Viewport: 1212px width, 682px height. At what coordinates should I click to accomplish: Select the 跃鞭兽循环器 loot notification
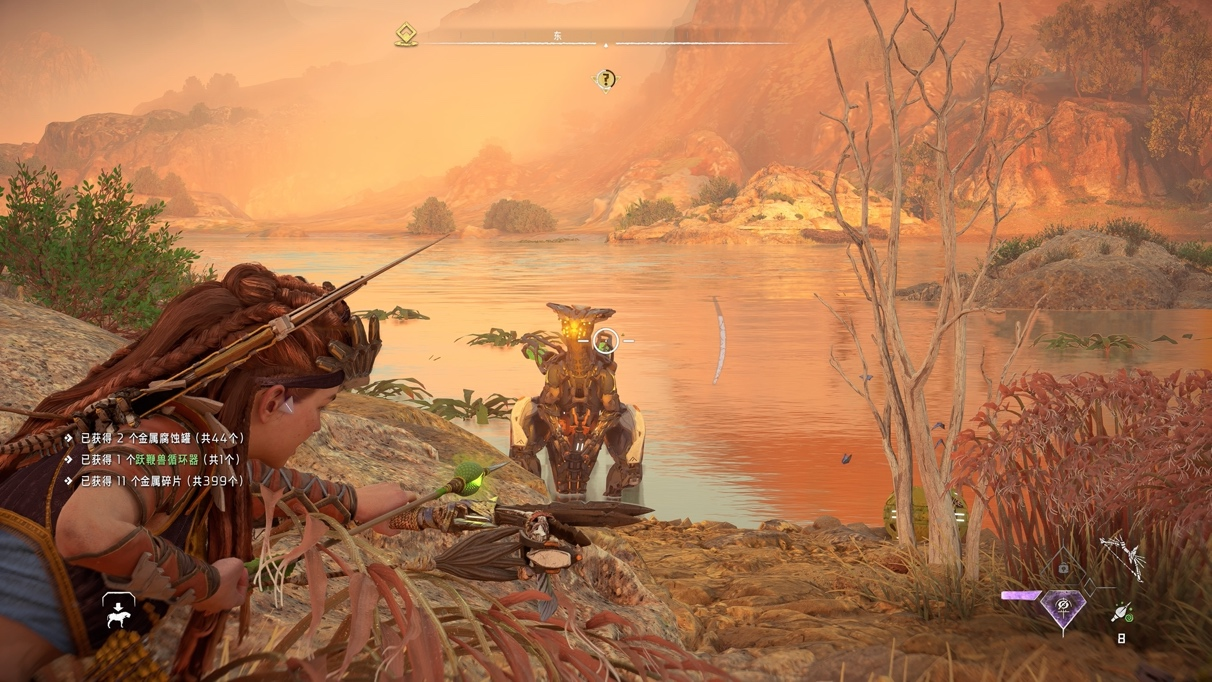pyautogui.click(x=160, y=459)
